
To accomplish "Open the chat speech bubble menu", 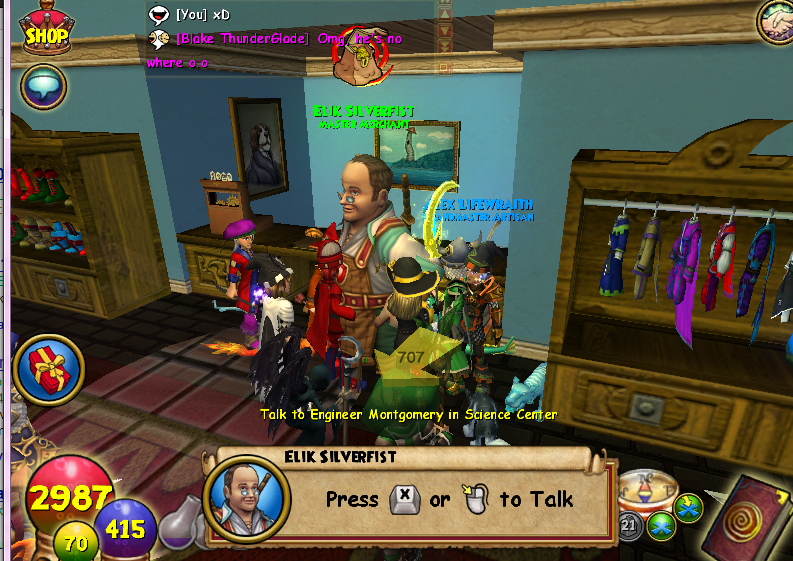I will click(x=42, y=87).
